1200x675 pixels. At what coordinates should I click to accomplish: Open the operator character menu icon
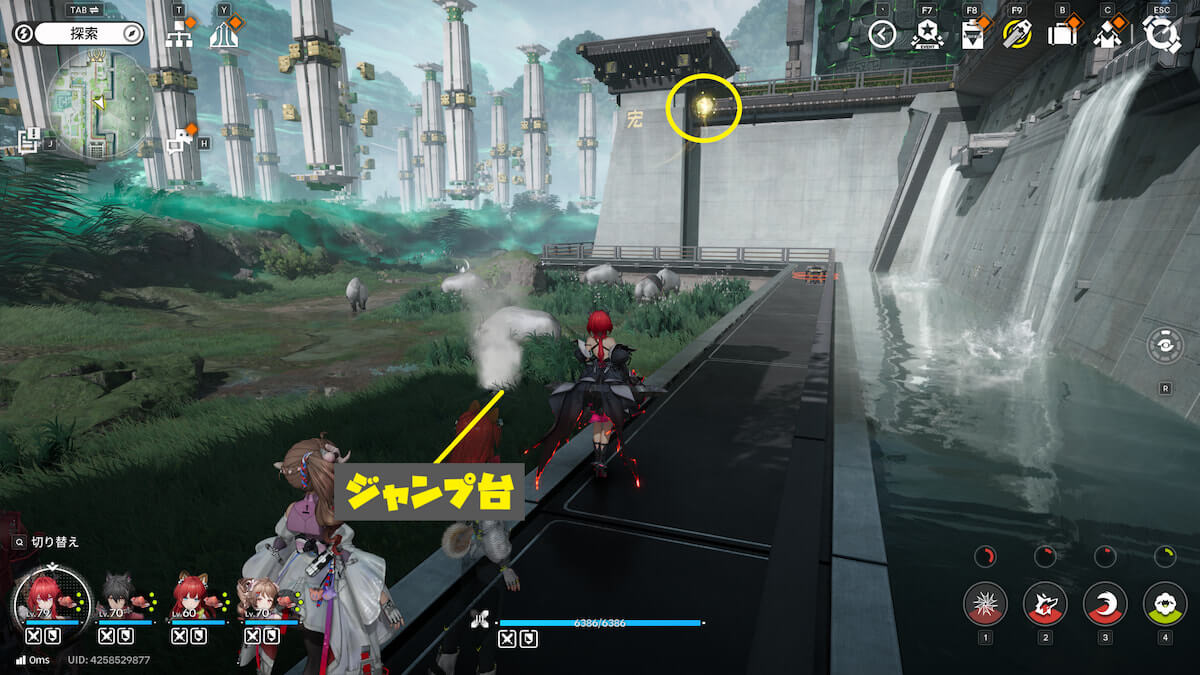click(1107, 35)
